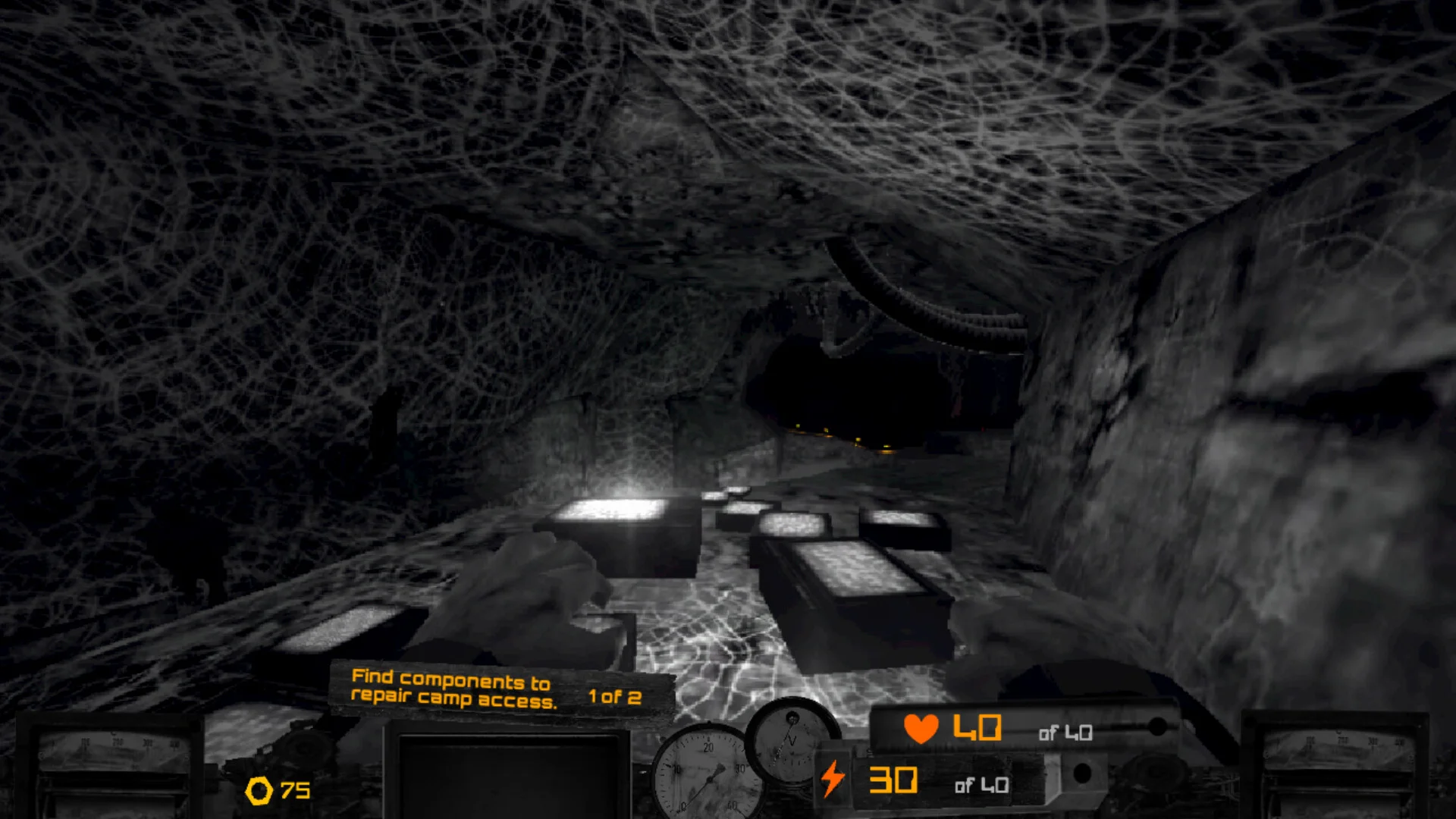1456x819 pixels.
Task: Click the blank monitor screen panel
Action: pos(507,775)
